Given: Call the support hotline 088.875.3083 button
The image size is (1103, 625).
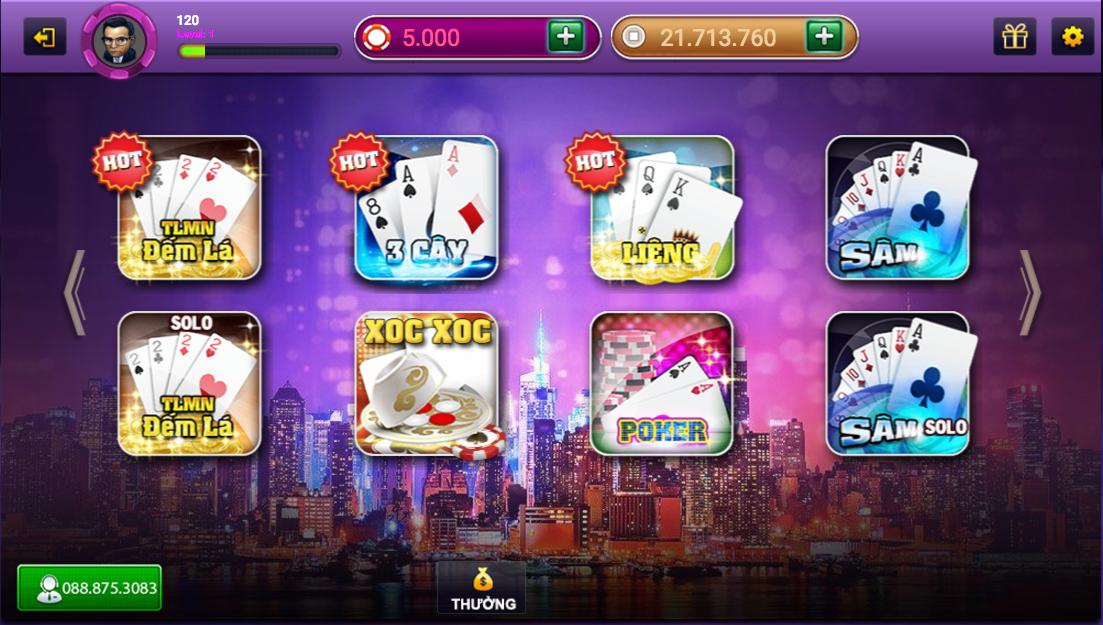Looking at the screenshot, I should (x=89, y=588).
